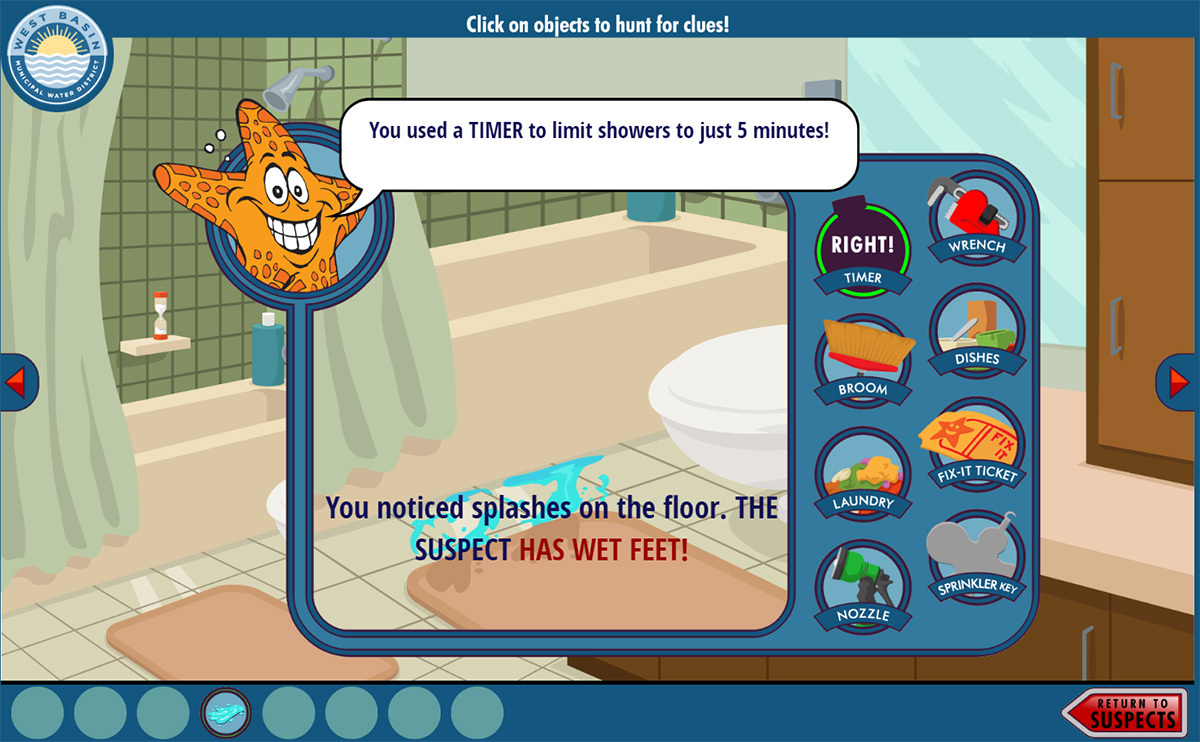
Task: Pick the Dishes option
Action: tap(976, 332)
